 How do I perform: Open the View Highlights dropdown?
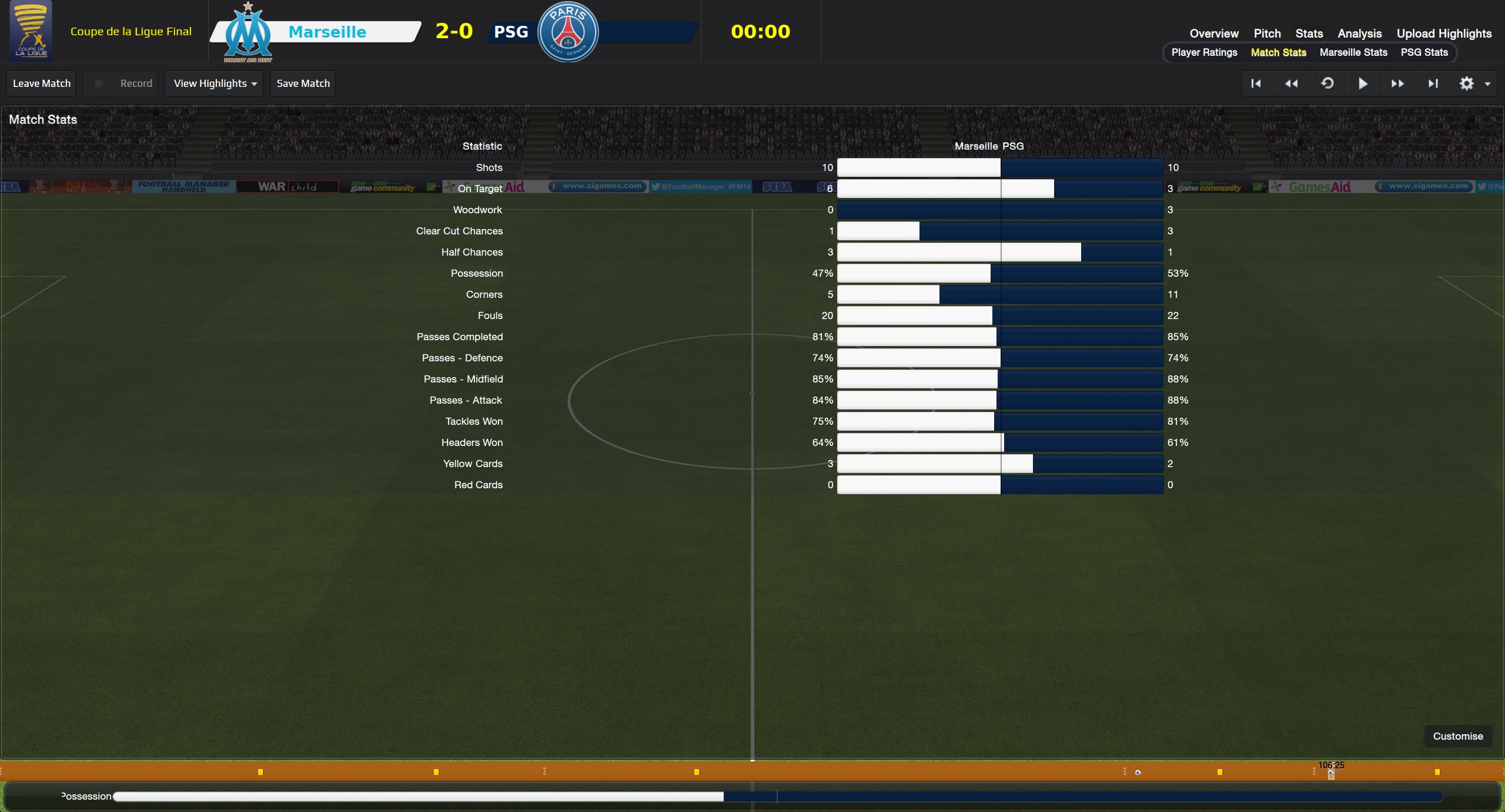coord(215,83)
